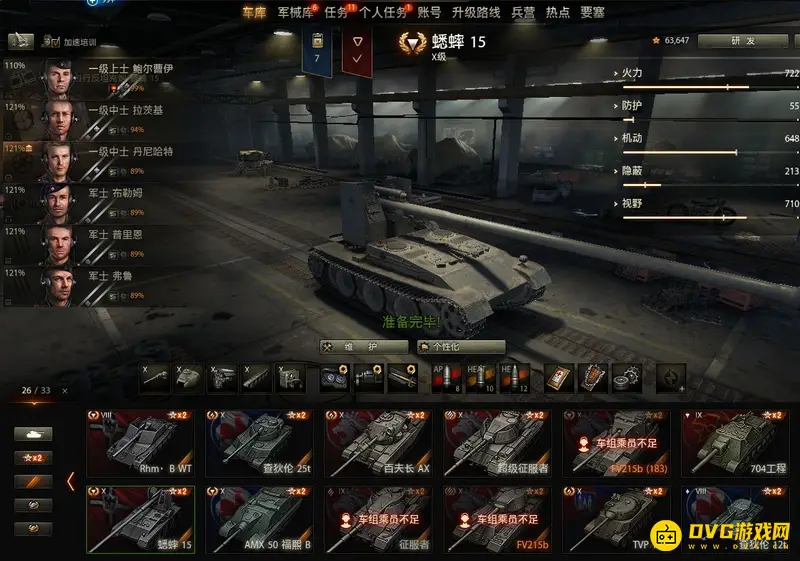Open the 要塞 stronghold tab
The image size is (800, 561).
coord(594,12)
